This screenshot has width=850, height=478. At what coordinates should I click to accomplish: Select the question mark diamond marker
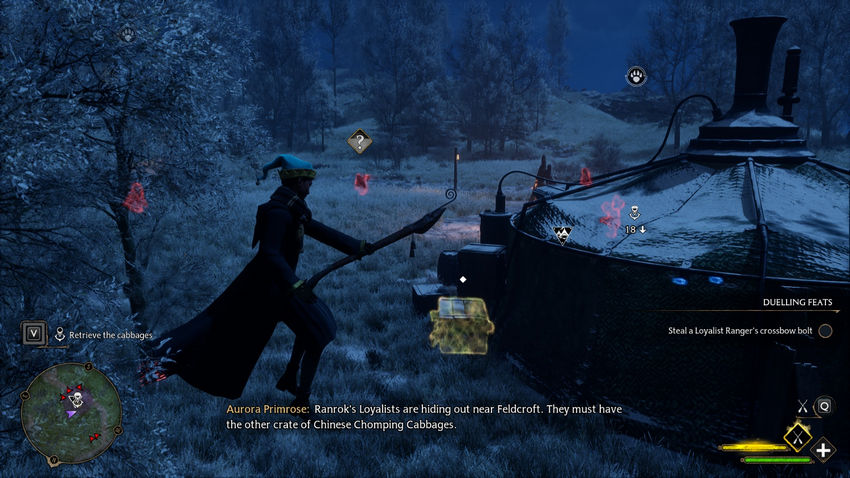[359, 141]
